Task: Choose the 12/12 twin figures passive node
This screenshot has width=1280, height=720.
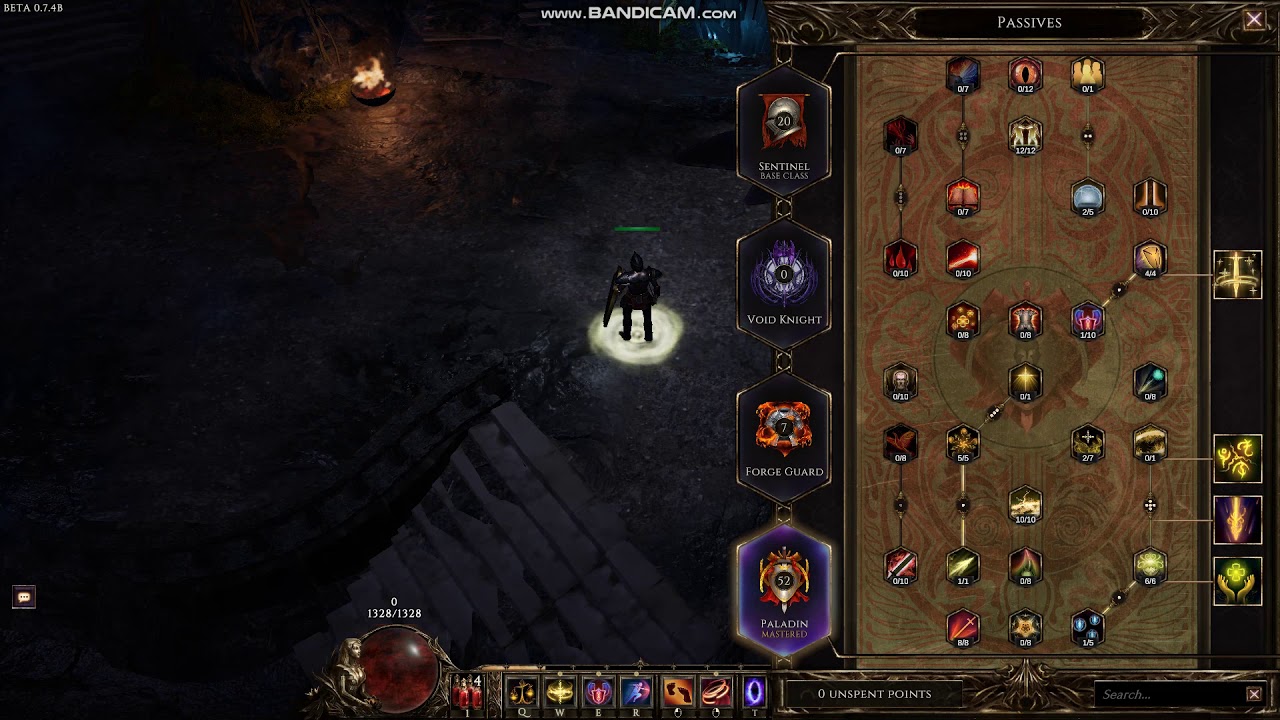Action: [1025, 135]
